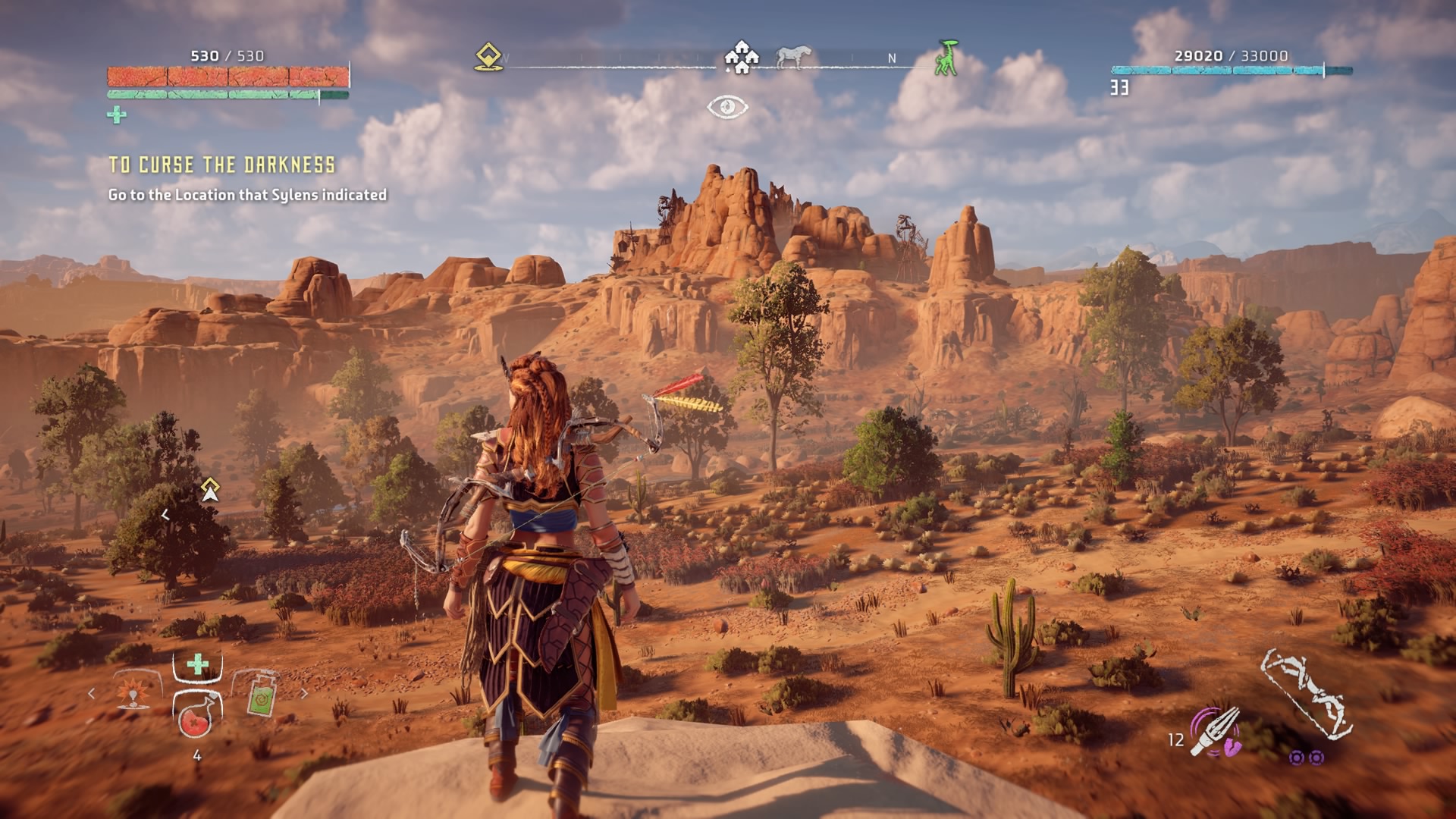Screen dimensions: 1456x819
Task: Select the equipped bow weapon icon
Action: [x=1306, y=694]
